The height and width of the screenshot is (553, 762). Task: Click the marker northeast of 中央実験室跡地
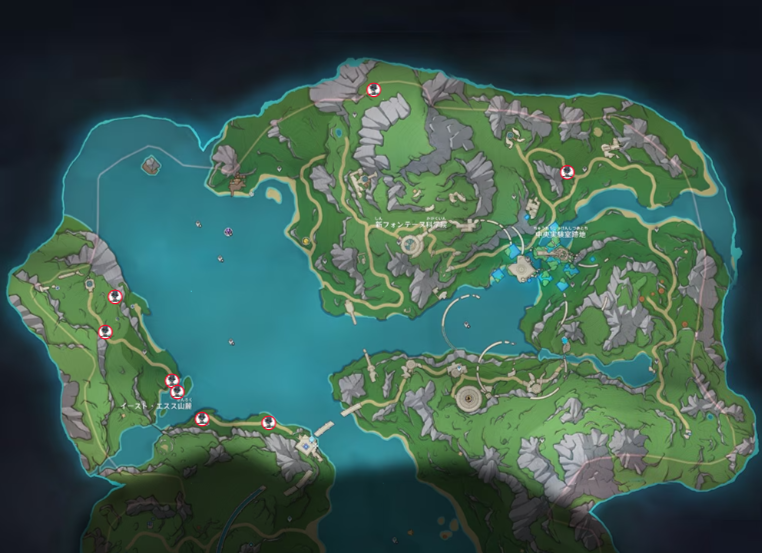567,171
